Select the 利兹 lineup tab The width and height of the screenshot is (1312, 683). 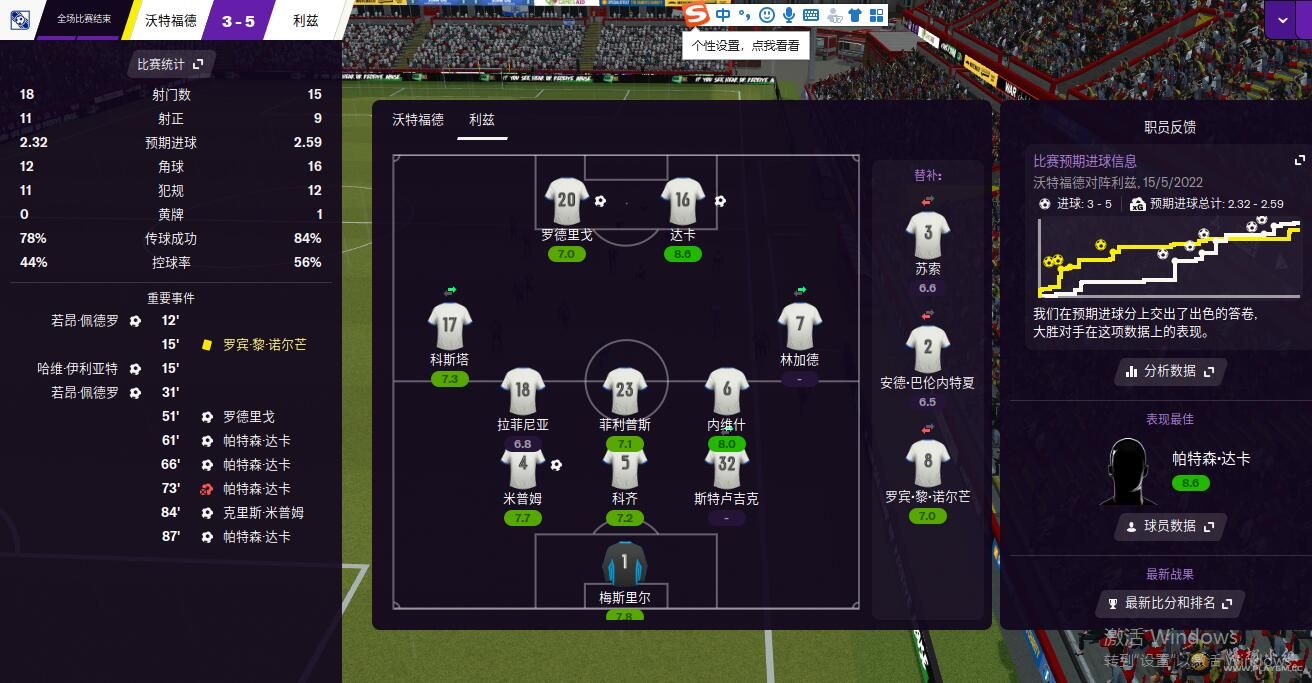click(481, 120)
